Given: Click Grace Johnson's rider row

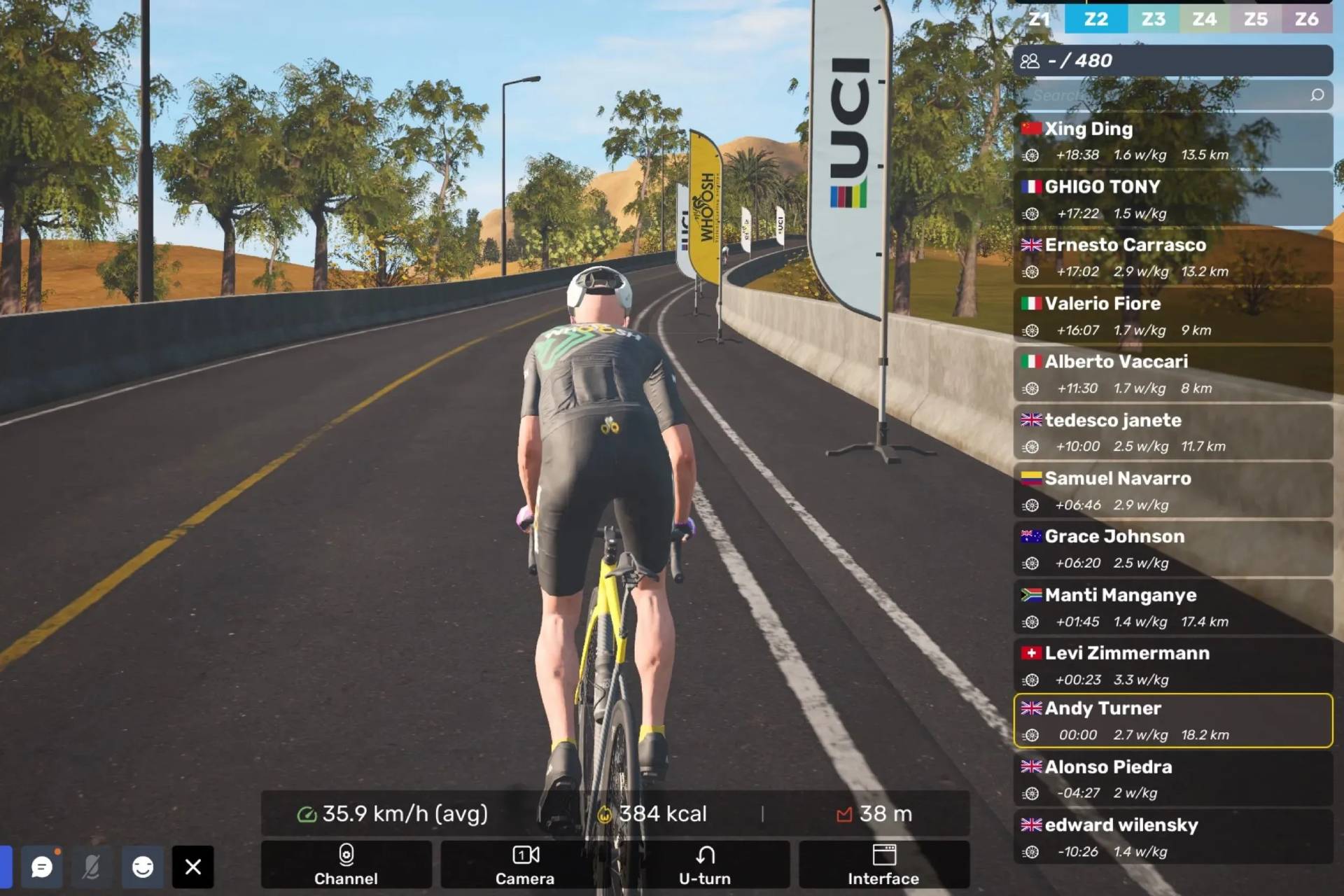Looking at the screenshot, I should [x=1173, y=549].
